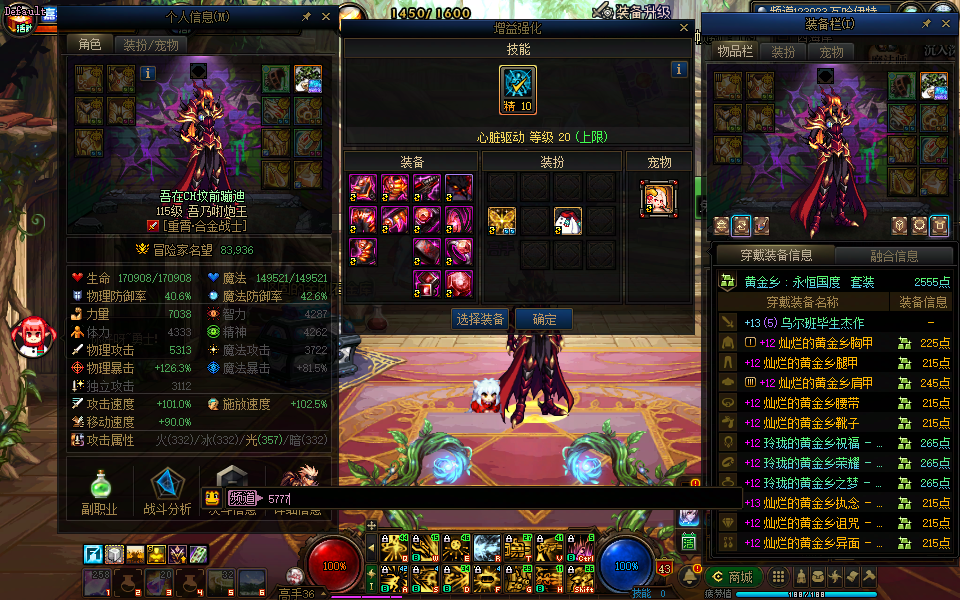
Task: Switch to the 装扮/宠物 tab
Action: [151, 45]
